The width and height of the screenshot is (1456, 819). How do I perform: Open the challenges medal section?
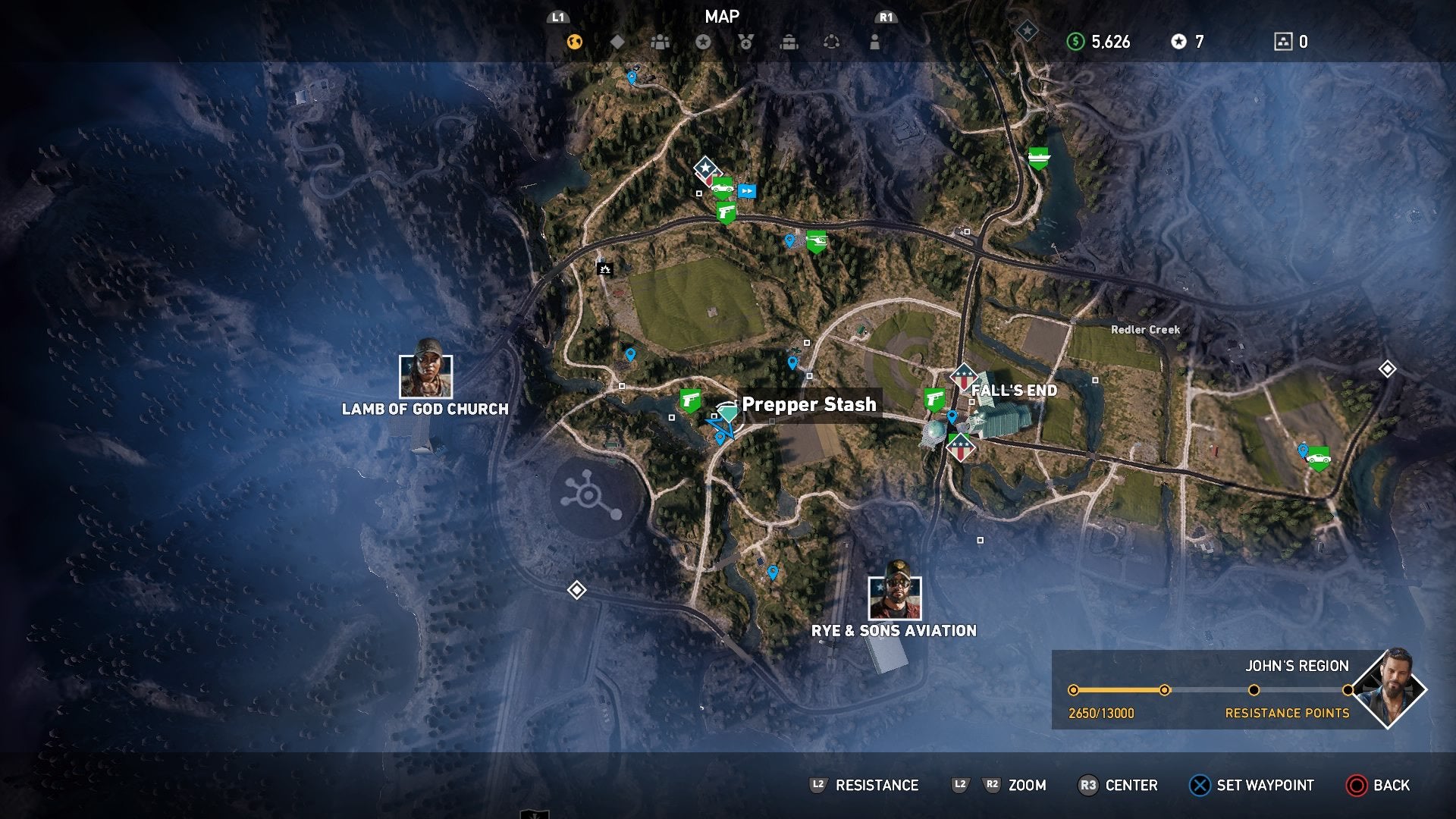pyautogui.click(x=745, y=43)
